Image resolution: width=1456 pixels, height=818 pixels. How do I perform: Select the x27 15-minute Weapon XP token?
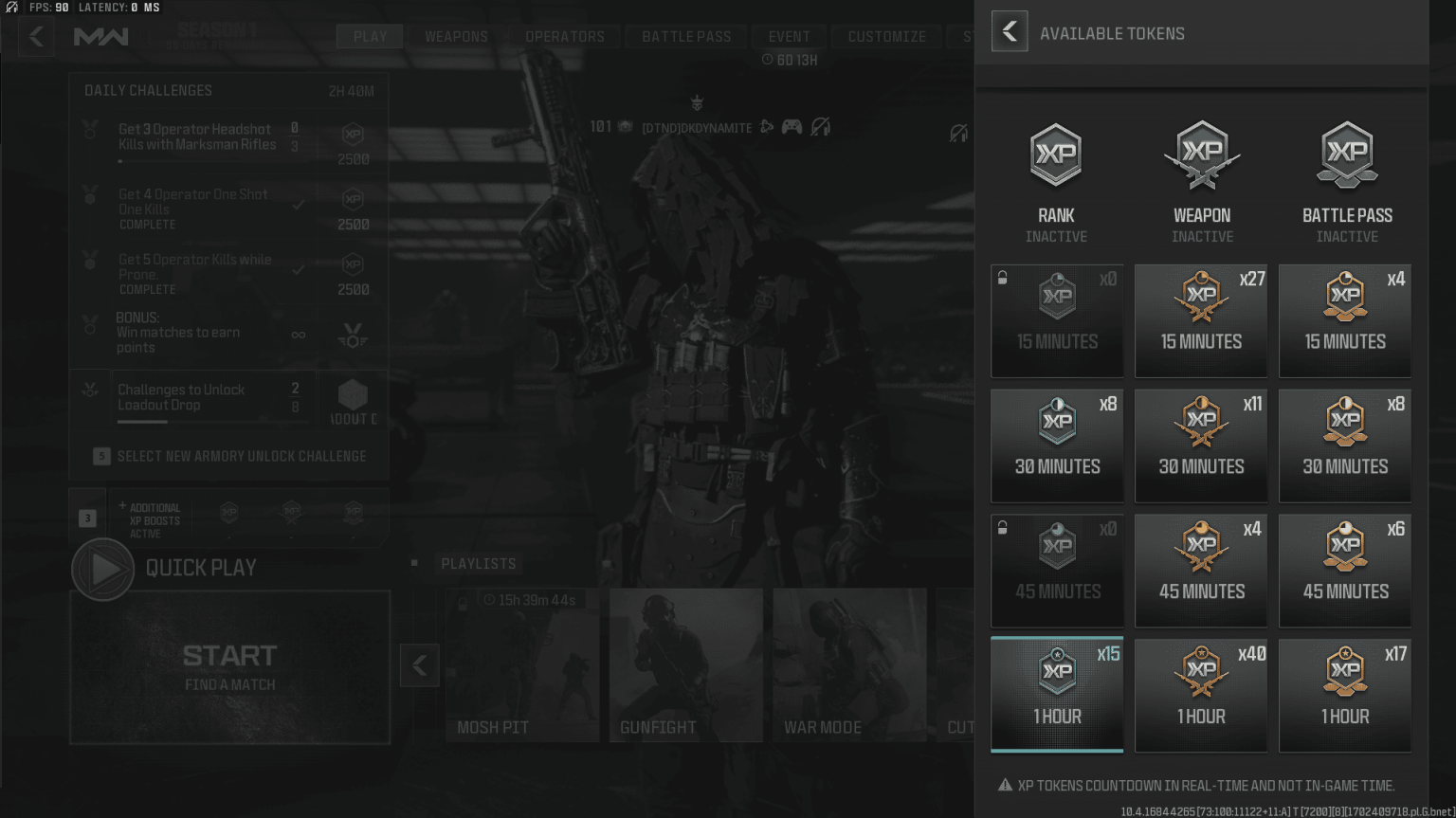[1201, 320]
